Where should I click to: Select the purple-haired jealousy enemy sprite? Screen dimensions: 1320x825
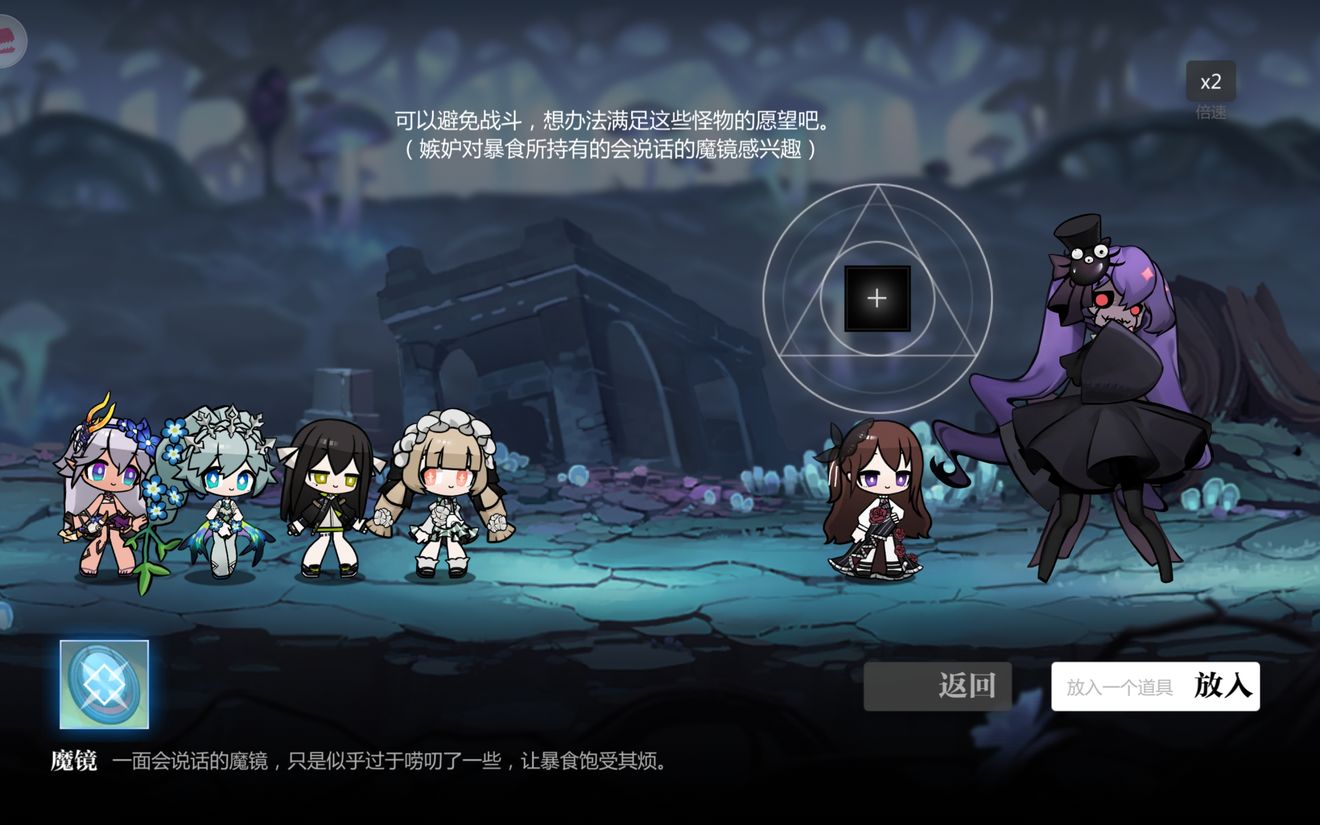click(x=1110, y=400)
